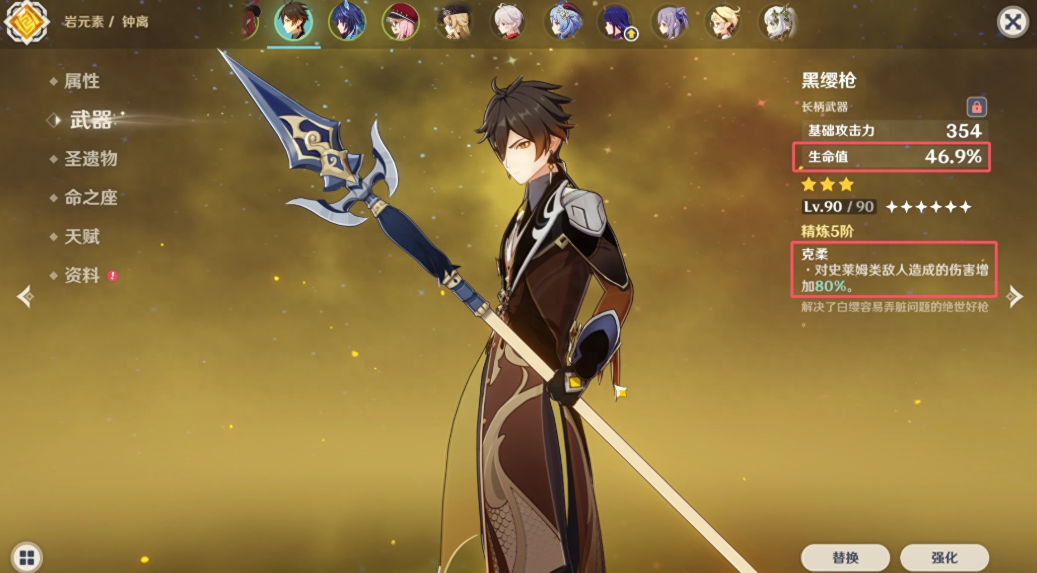Show the 资料 (Profile) section
The height and width of the screenshot is (573, 1037).
[81, 275]
